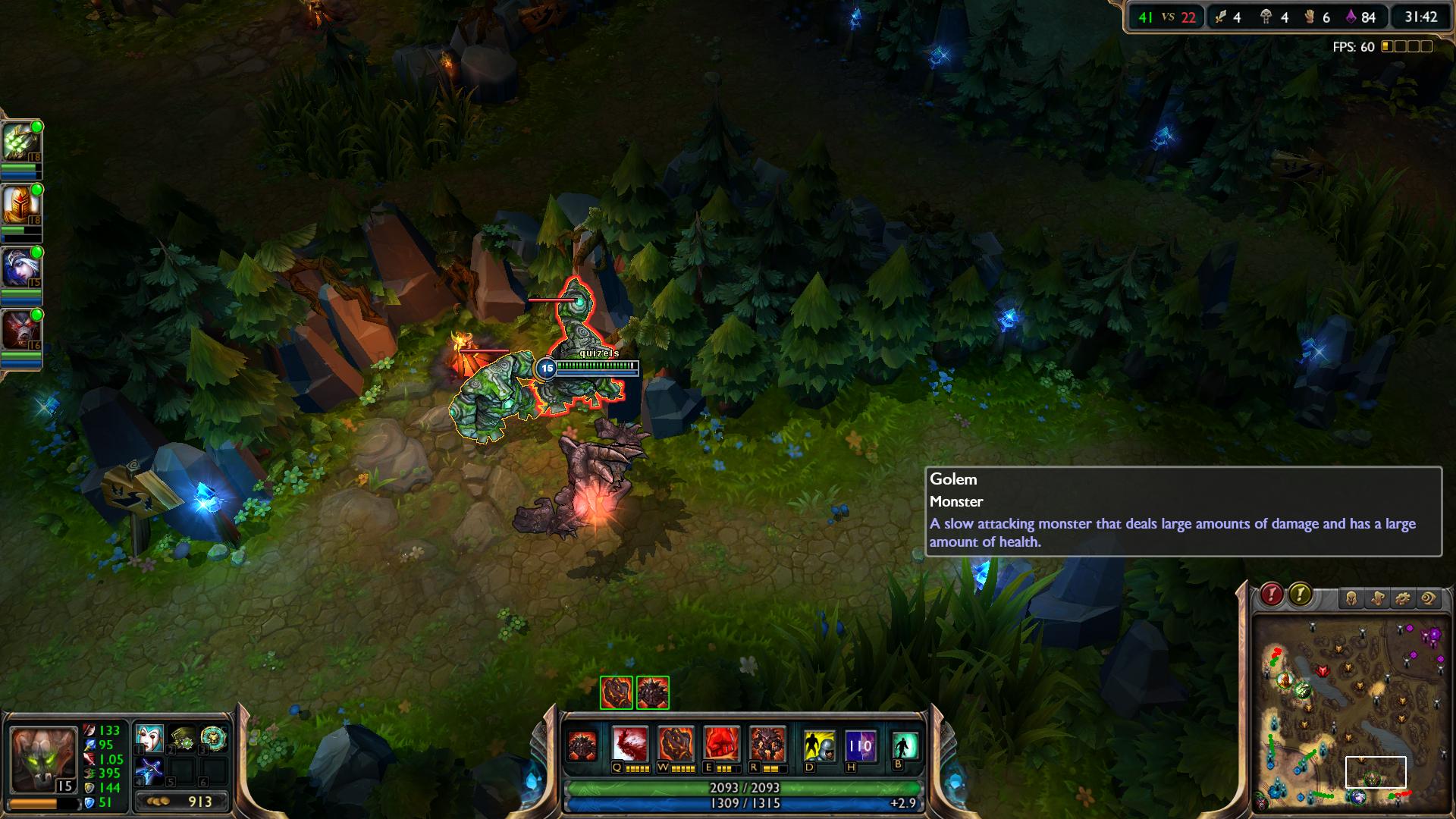Use the blue sword item in slot 4

[149, 771]
